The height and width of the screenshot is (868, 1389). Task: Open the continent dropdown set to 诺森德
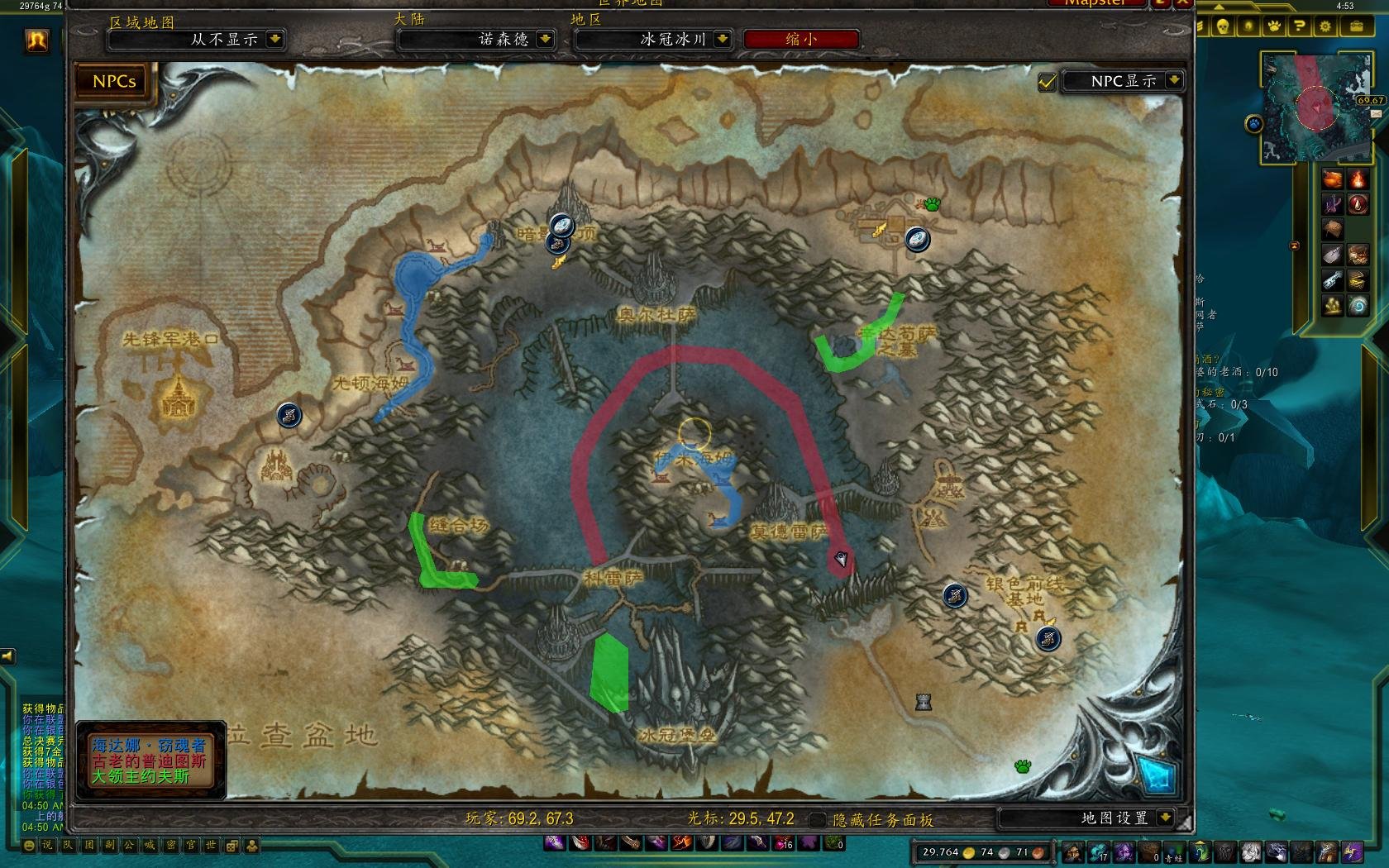click(545, 39)
